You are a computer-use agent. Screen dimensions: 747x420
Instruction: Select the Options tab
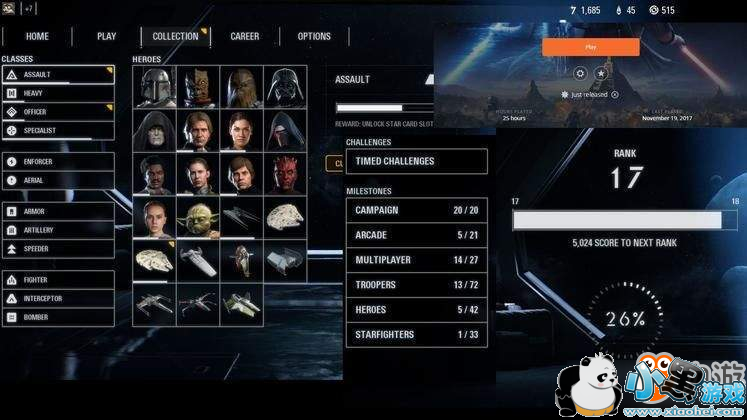[x=314, y=37]
